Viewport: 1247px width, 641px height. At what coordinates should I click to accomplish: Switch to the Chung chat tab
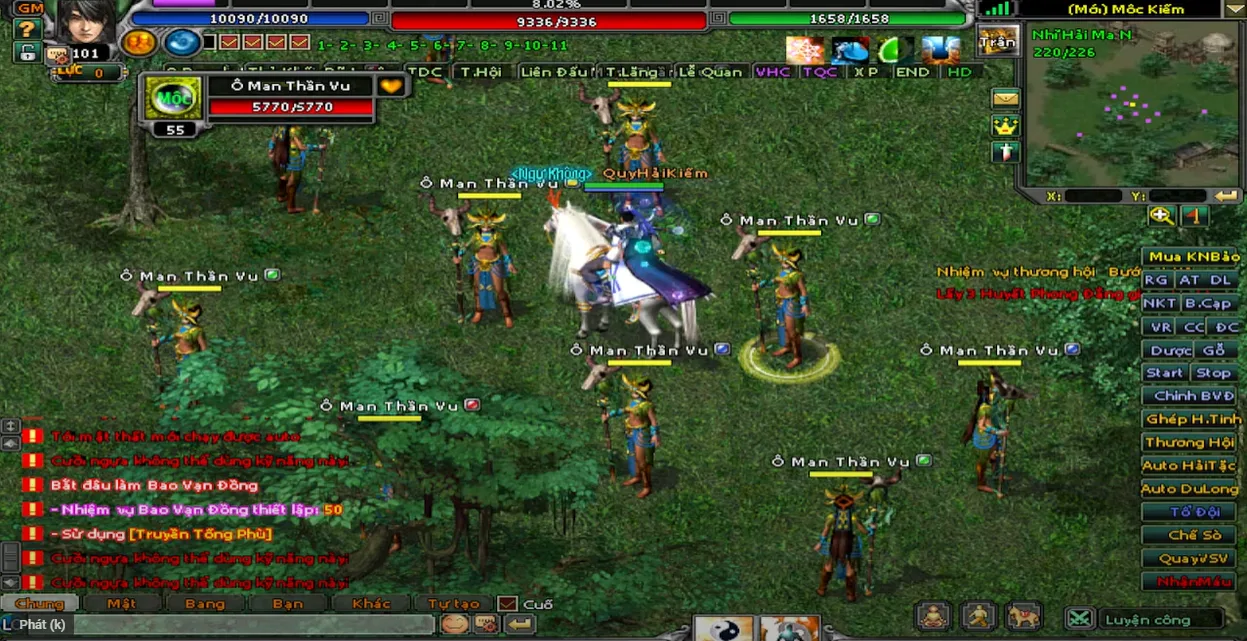pyautogui.click(x=40, y=604)
